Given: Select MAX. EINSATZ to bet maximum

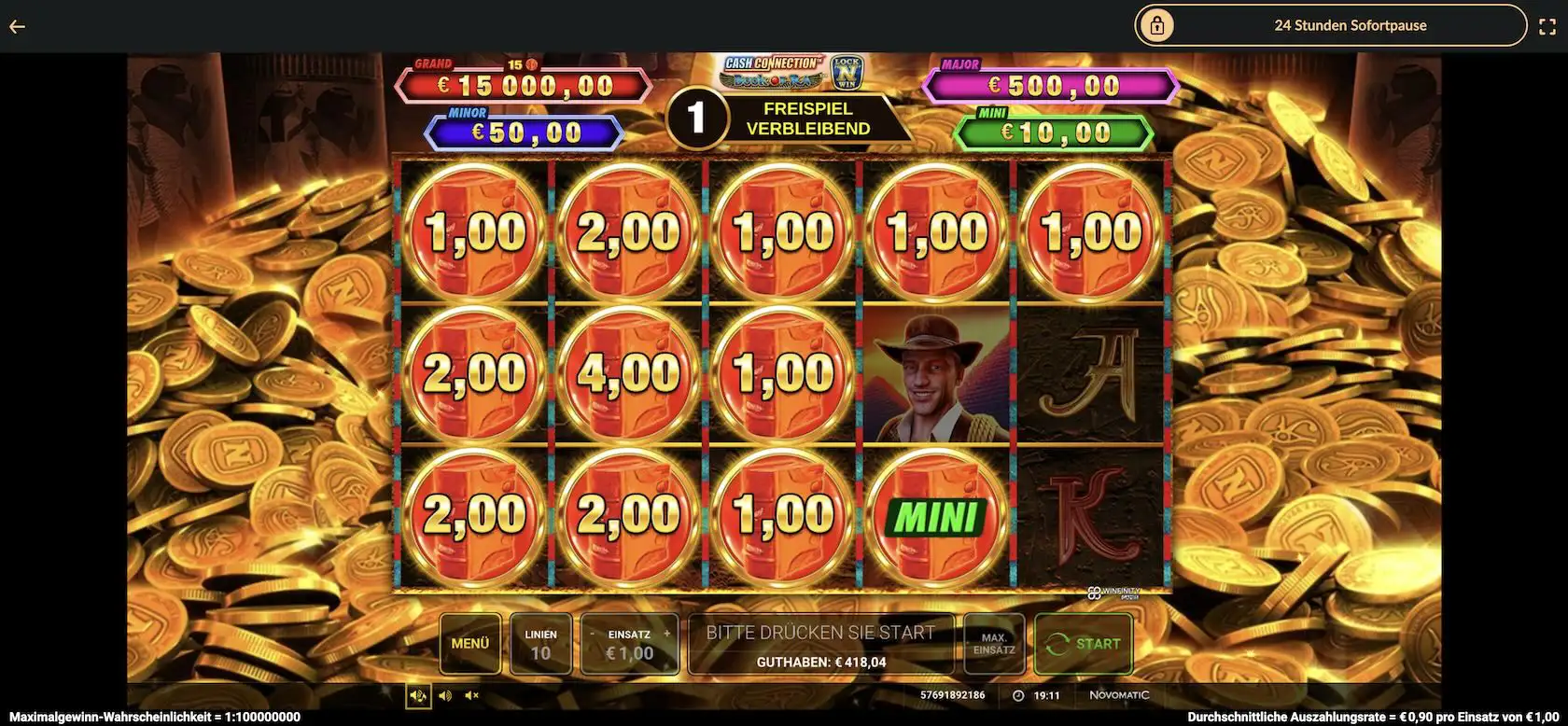Looking at the screenshot, I should pos(993,643).
